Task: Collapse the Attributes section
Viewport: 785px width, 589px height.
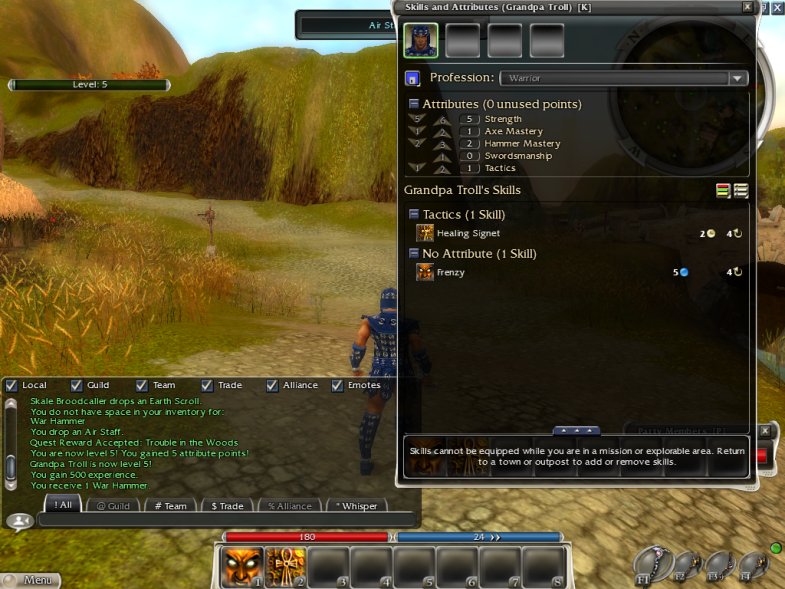Action: click(414, 104)
